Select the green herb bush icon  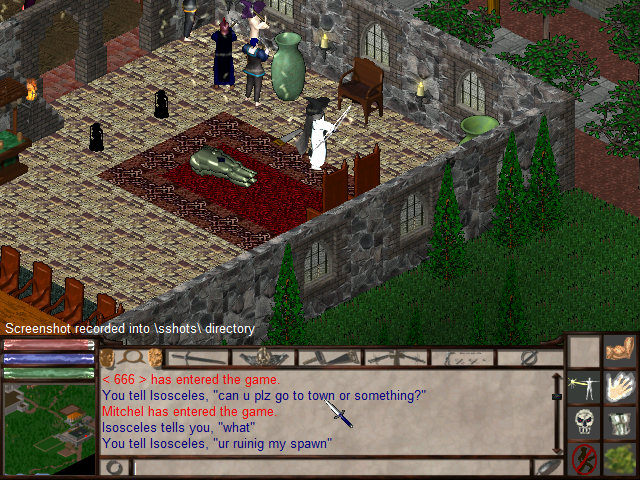[x=621, y=459]
